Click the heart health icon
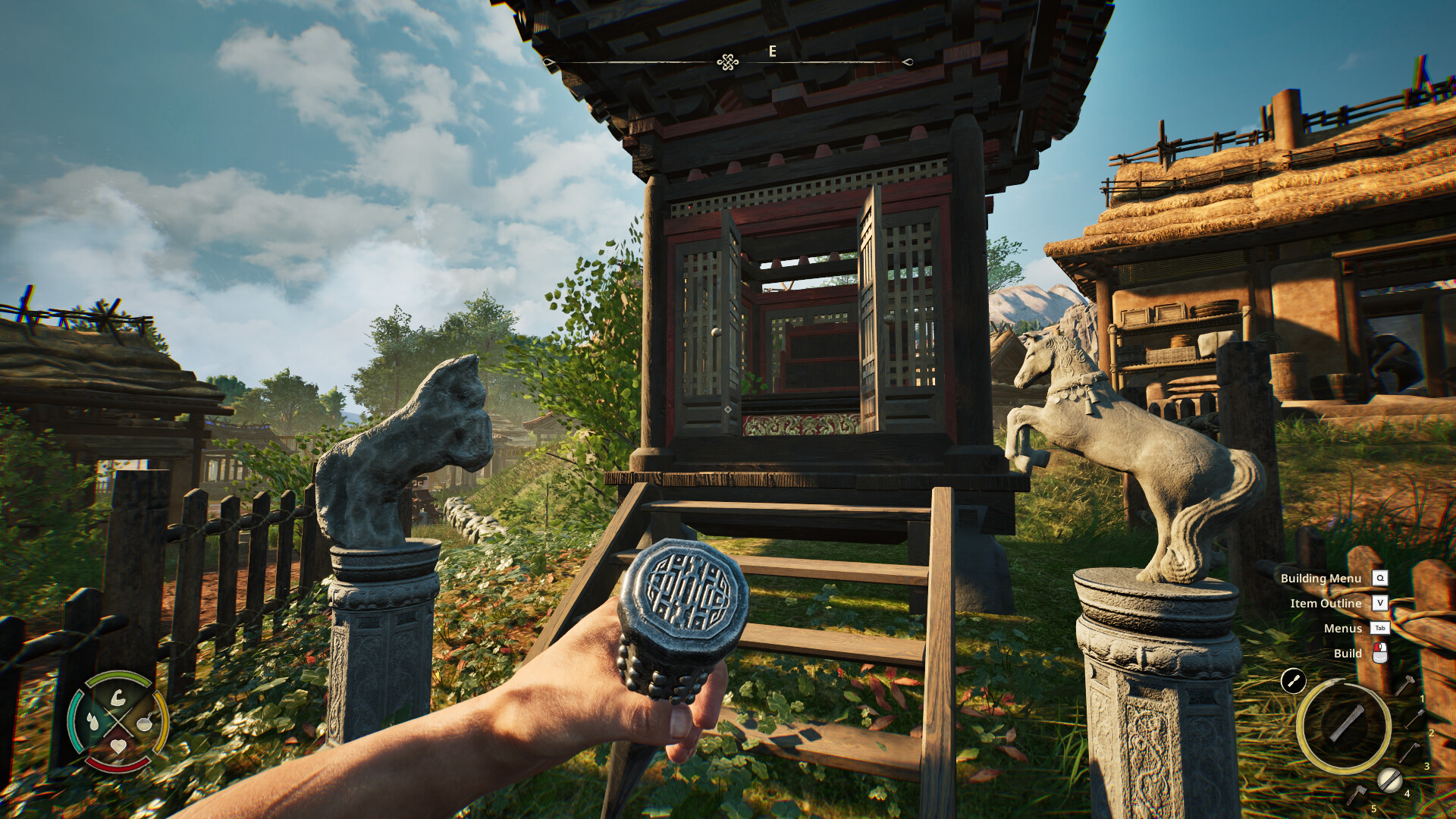This screenshot has width=1456, height=819. [119, 746]
